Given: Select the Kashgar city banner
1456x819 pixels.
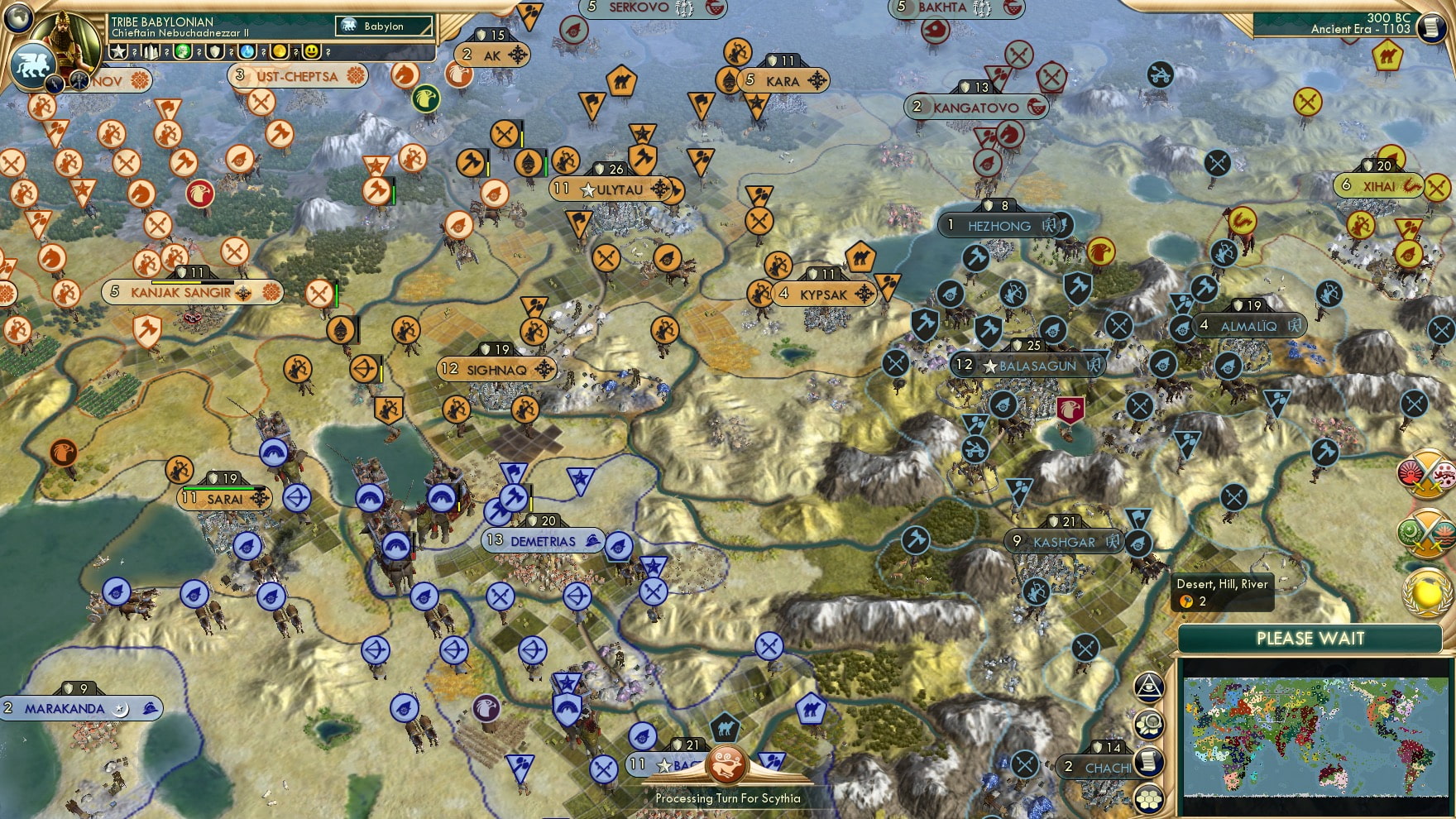Looking at the screenshot, I should [1063, 540].
